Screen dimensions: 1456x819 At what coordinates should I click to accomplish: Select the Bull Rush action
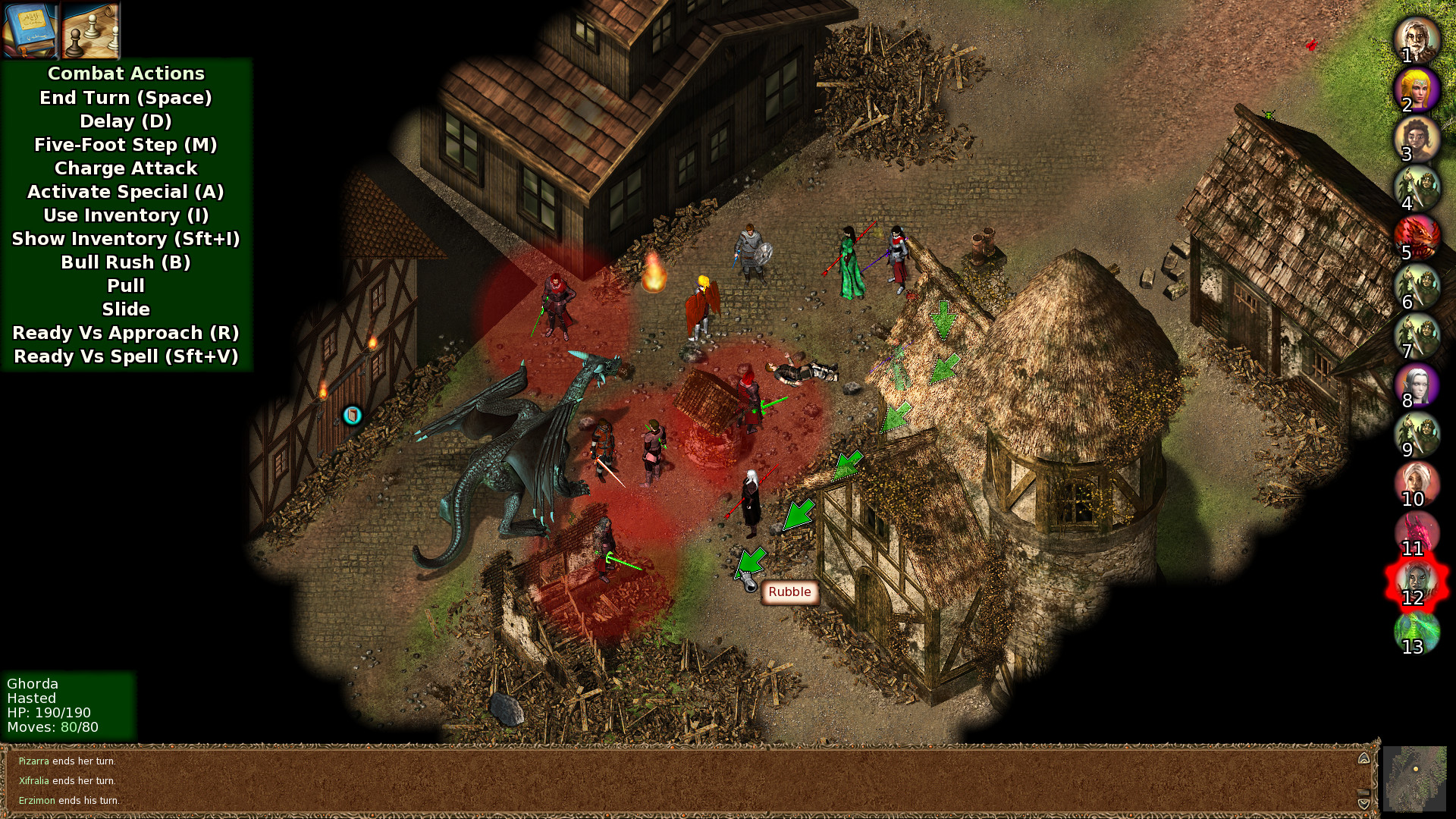click(126, 262)
